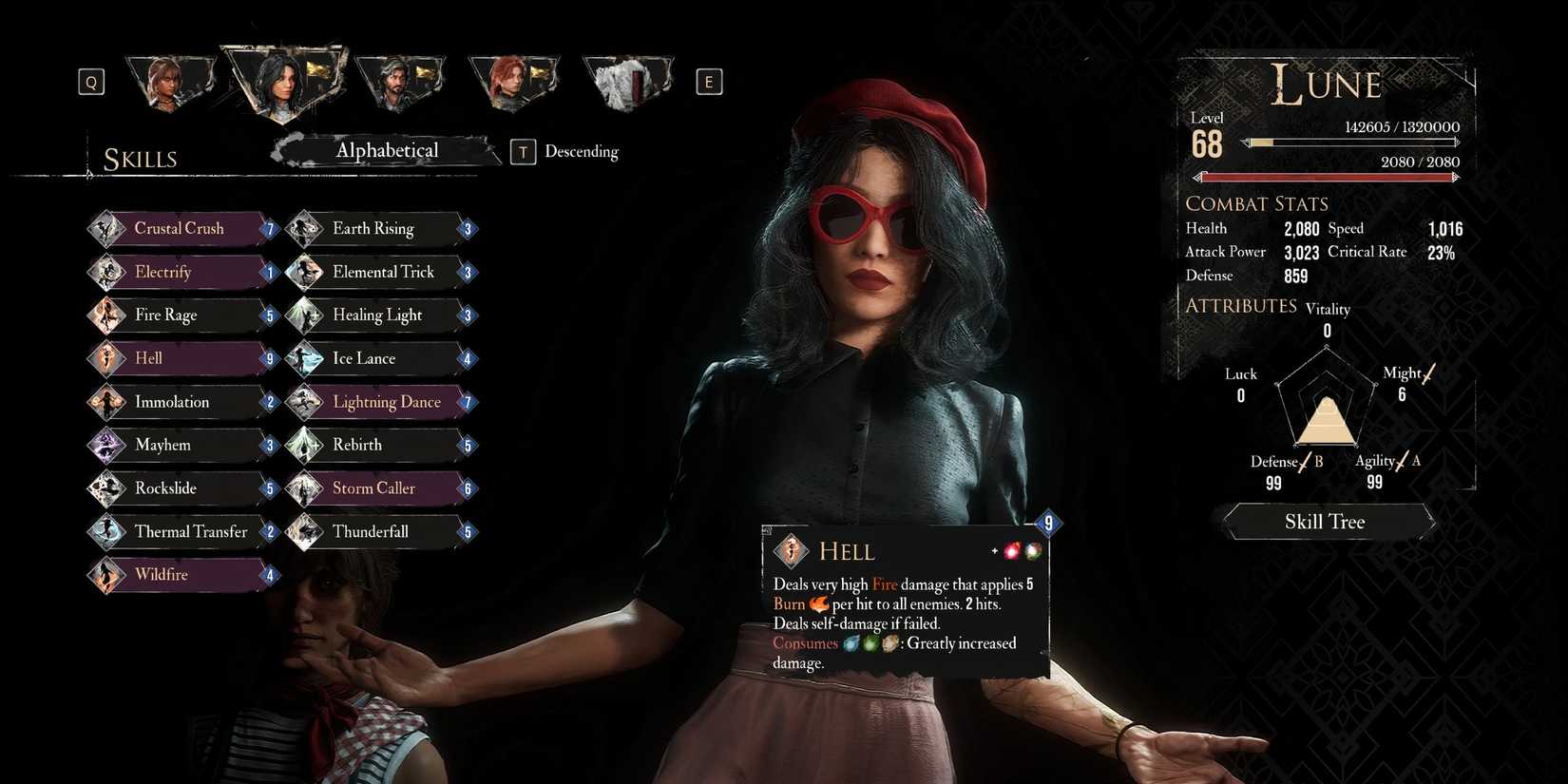The width and height of the screenshot is (1568, 784).
Task: Select the Storm Caller skill icon
Action: (306, 488)
